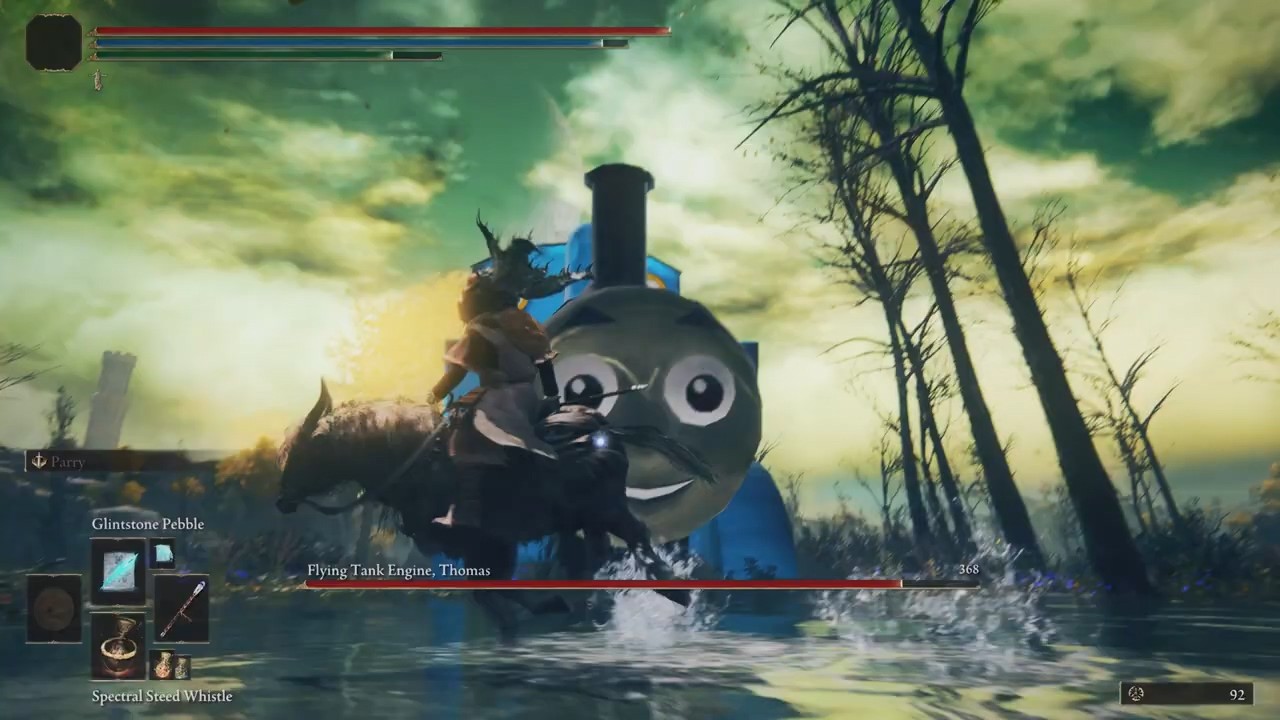Select the round shield left-hand slot
The height and width of the screenshot is (720, 1280).
pyautogui.click(x=54, y=609)
